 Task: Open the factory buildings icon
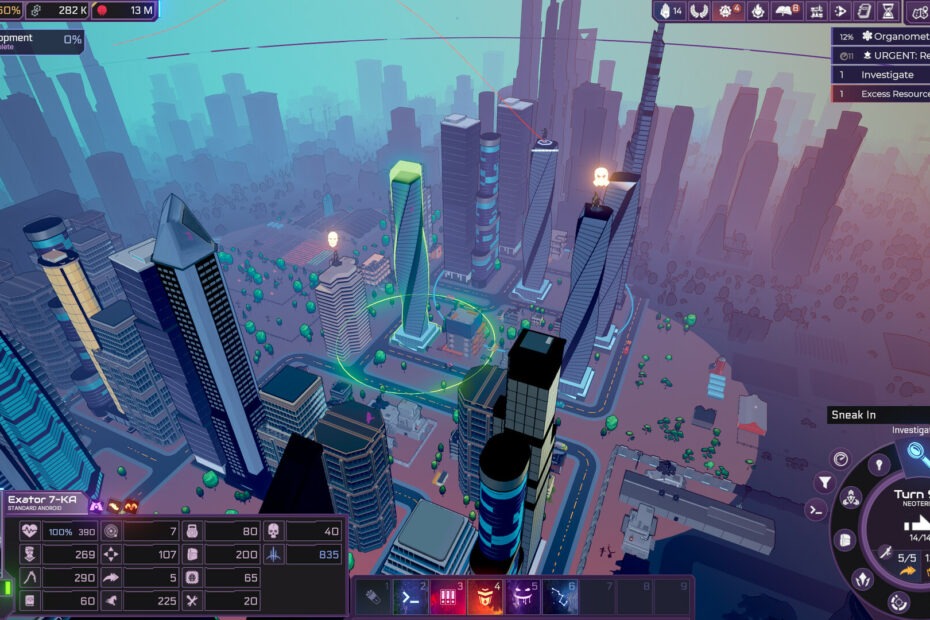[x=817, y=11]
